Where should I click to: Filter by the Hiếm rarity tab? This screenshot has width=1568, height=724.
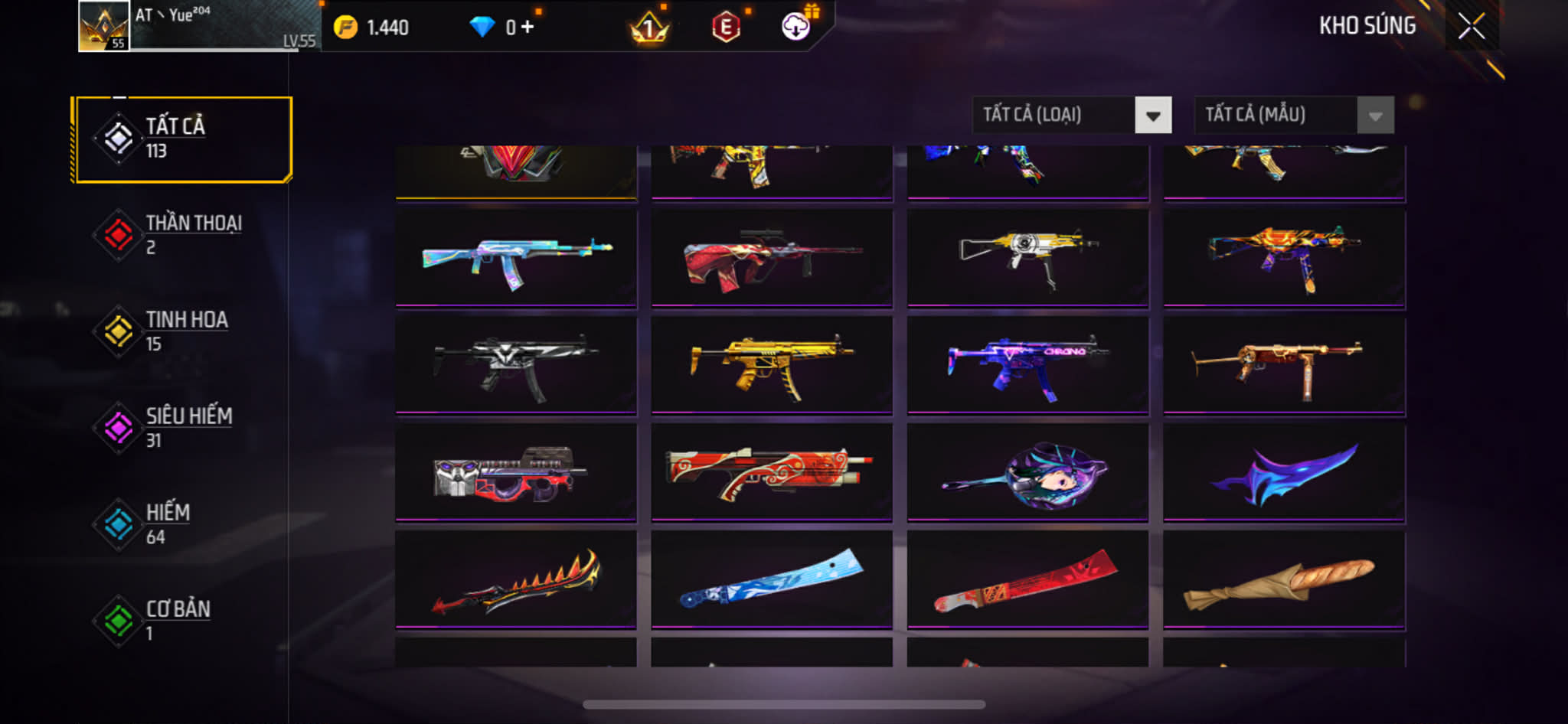[183, 524]
